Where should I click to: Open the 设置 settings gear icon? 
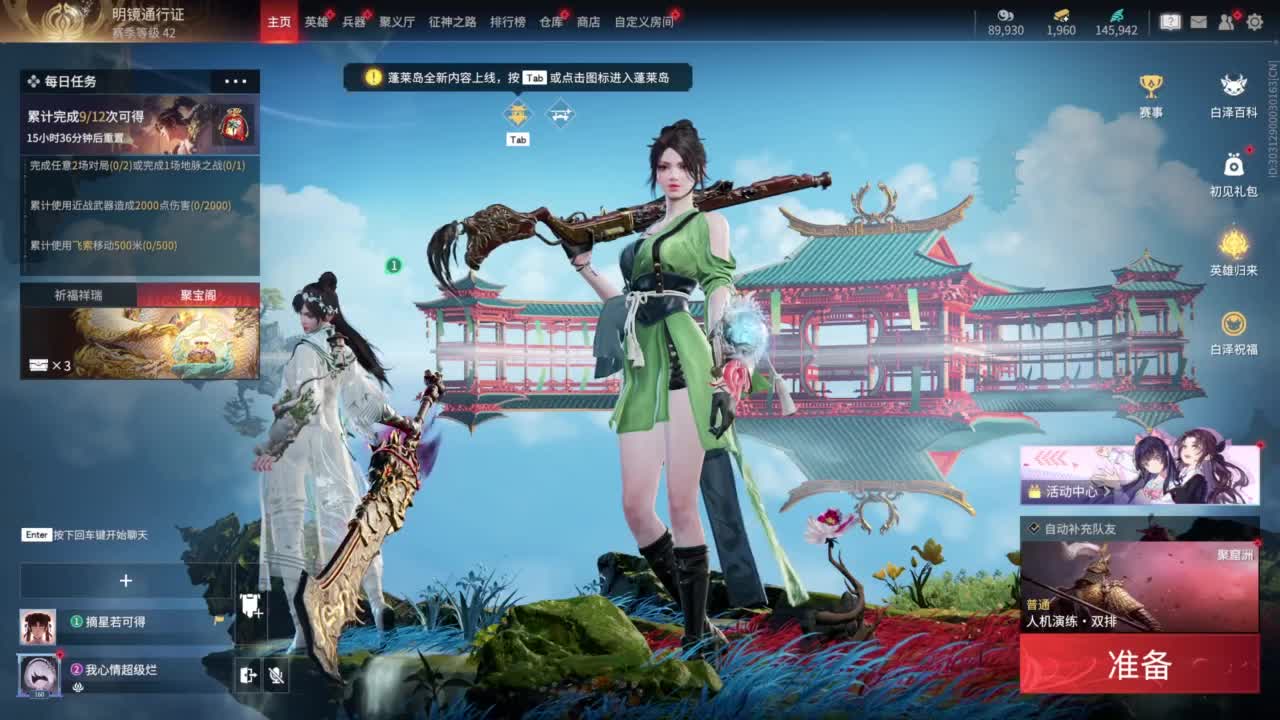1257,19
